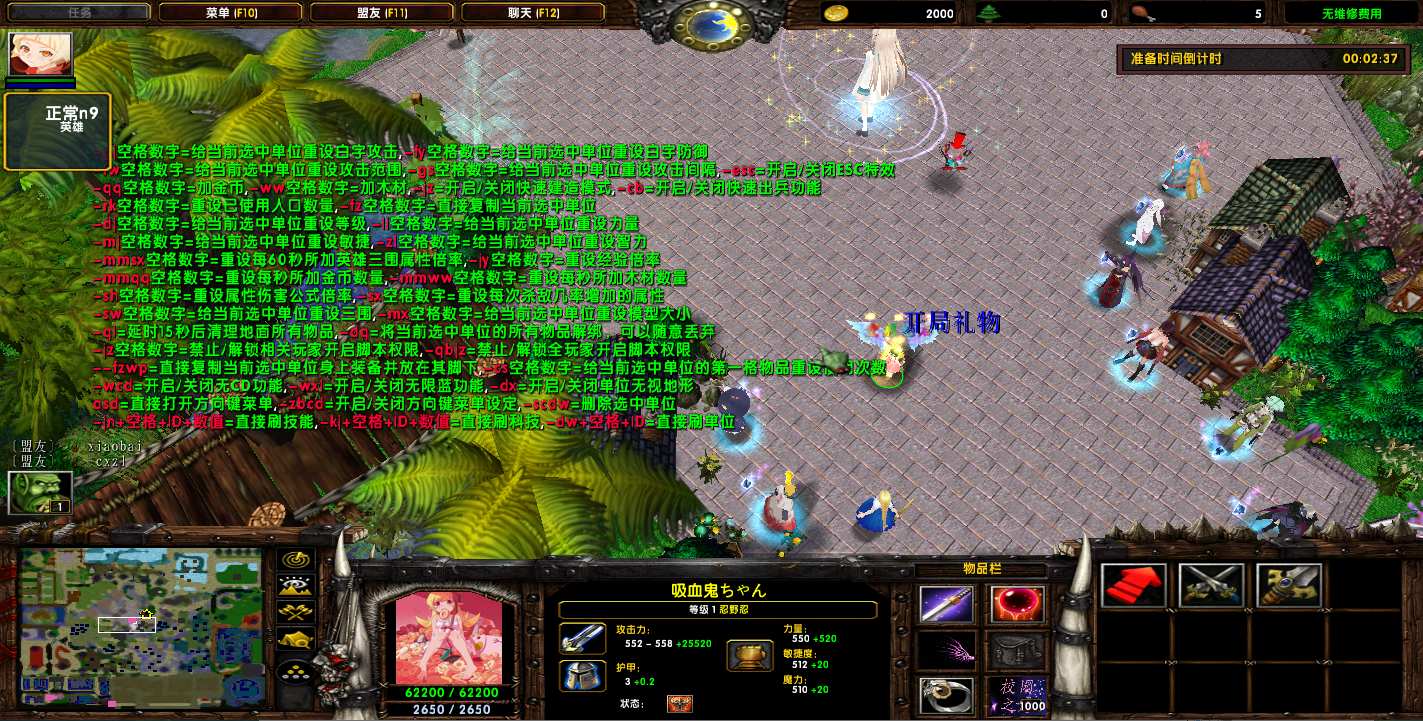Click the gold-hilted sword command icon
This screenshot has height=721, width=1423.
point(1289,586)
